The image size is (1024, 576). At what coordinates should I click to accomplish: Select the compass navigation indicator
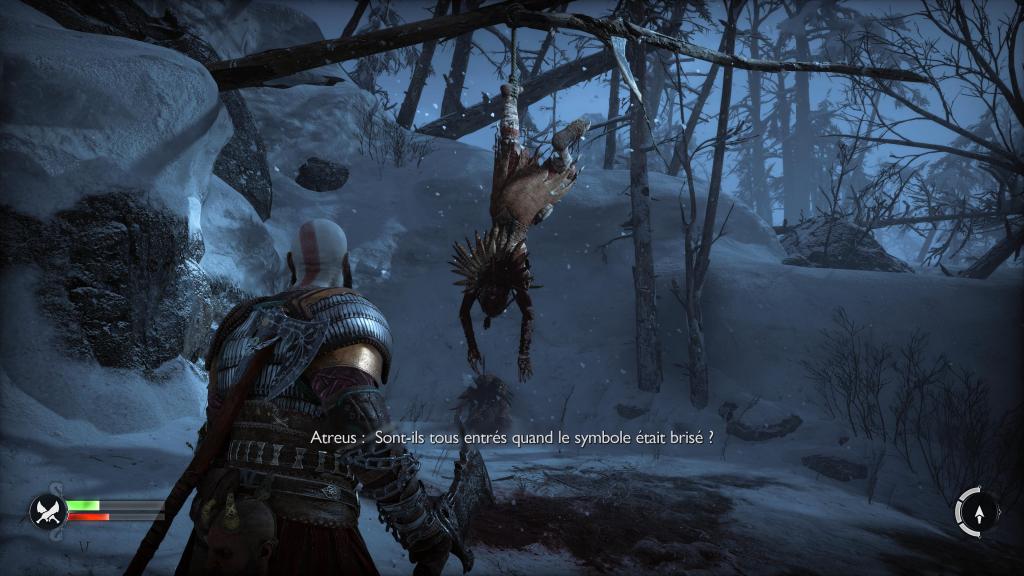coord(976,512)
